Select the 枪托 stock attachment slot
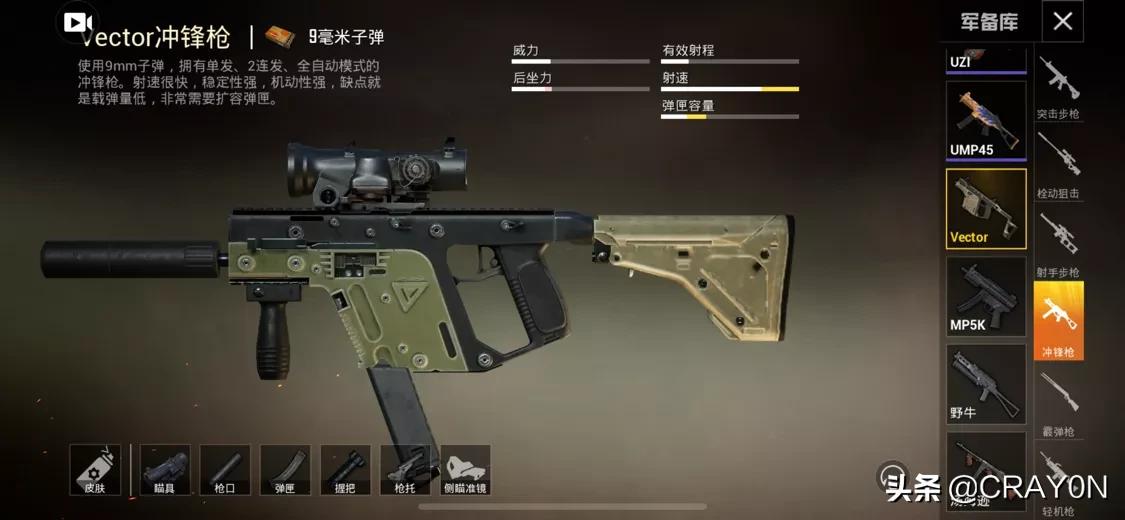 point(405,470)
